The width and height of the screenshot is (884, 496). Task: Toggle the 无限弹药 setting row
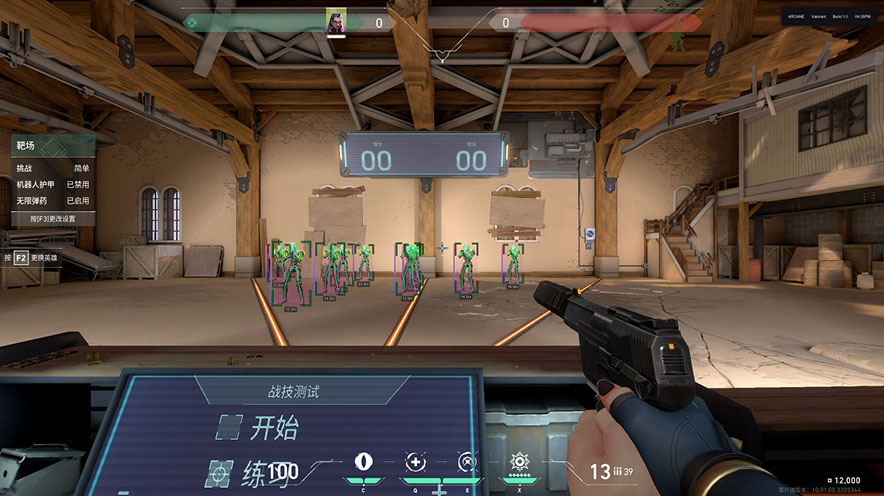point(54,201)
